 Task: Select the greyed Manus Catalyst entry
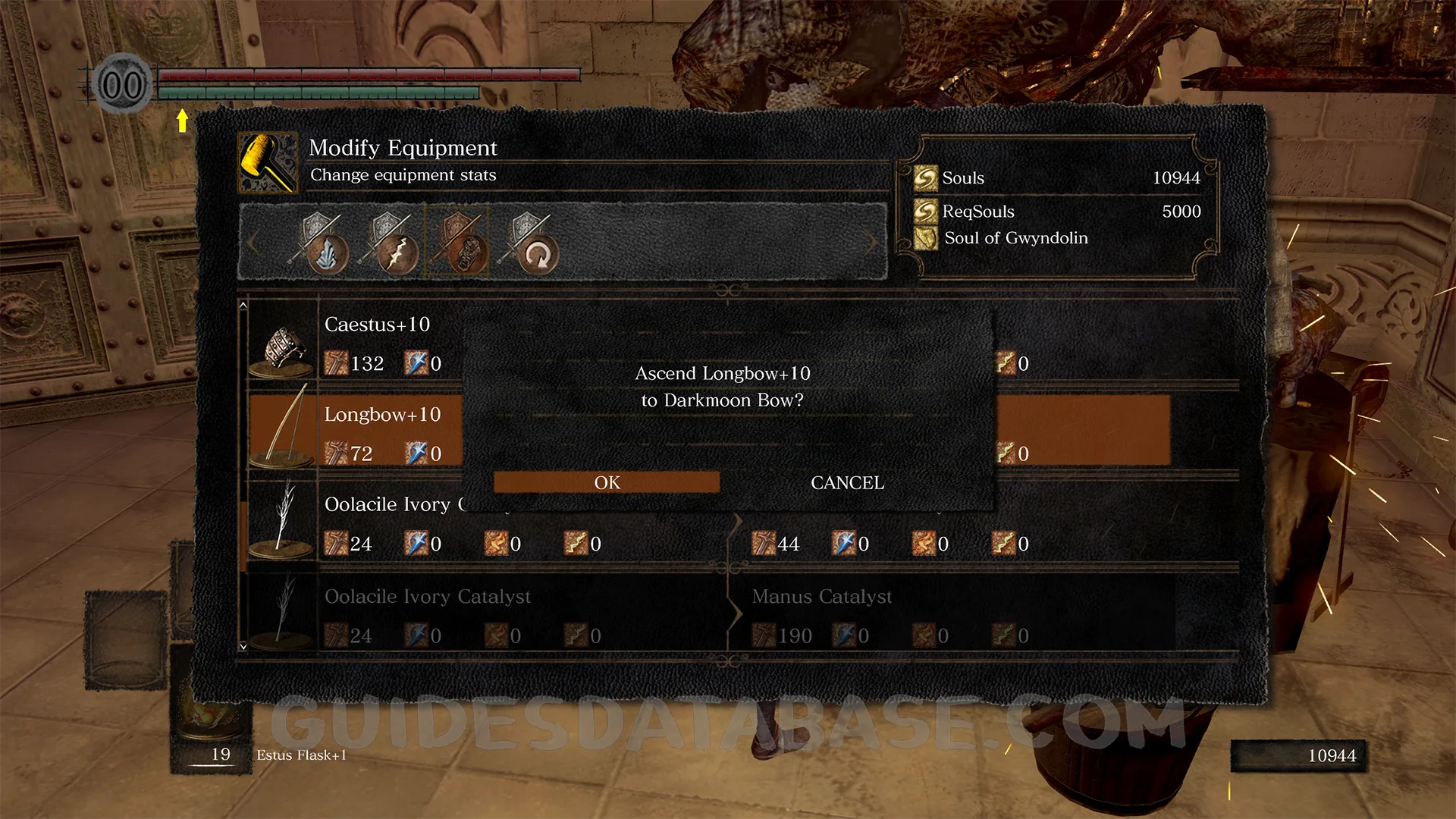[x=822, y=597]
